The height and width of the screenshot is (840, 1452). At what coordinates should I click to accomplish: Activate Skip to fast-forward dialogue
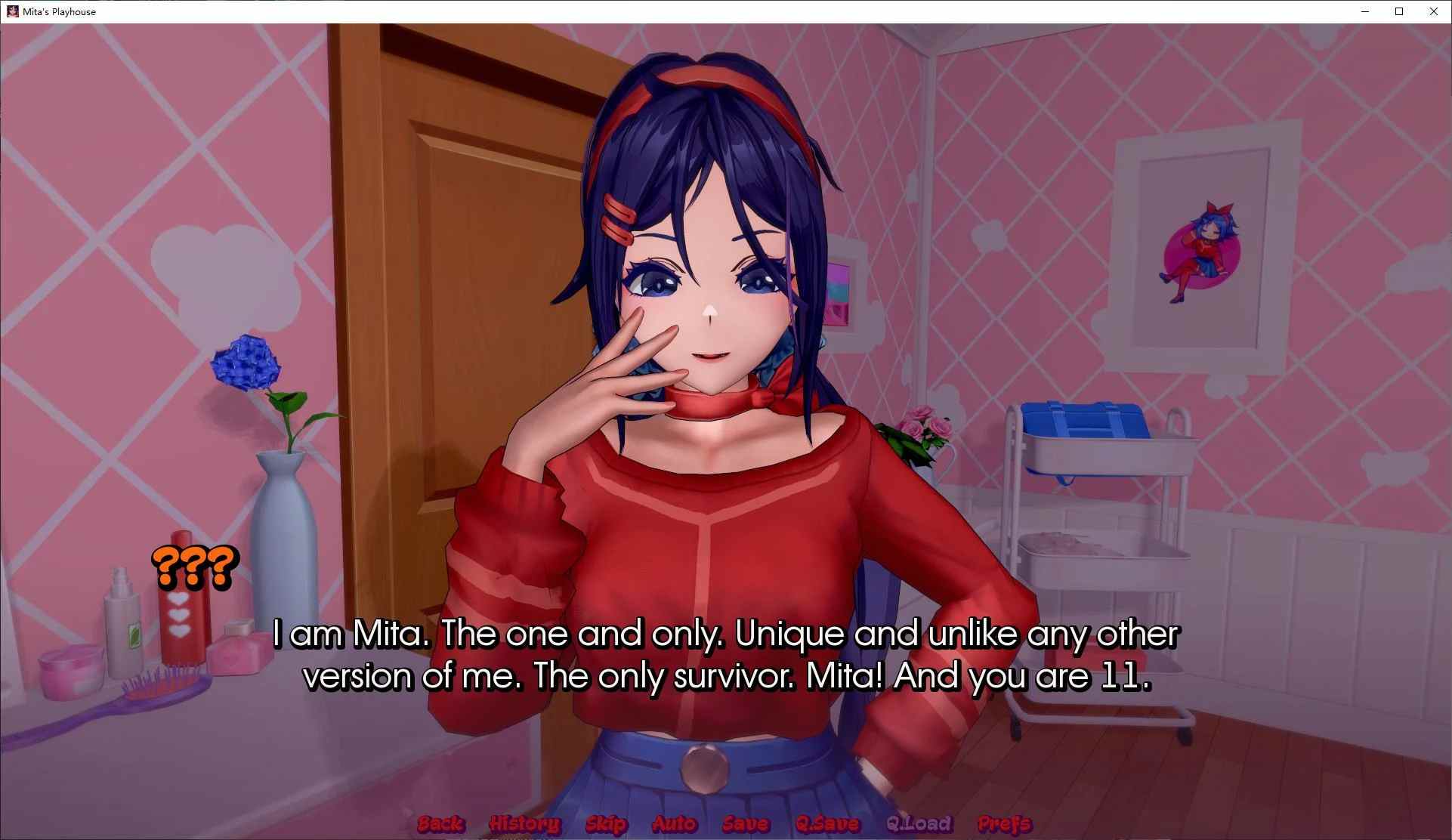606,823
